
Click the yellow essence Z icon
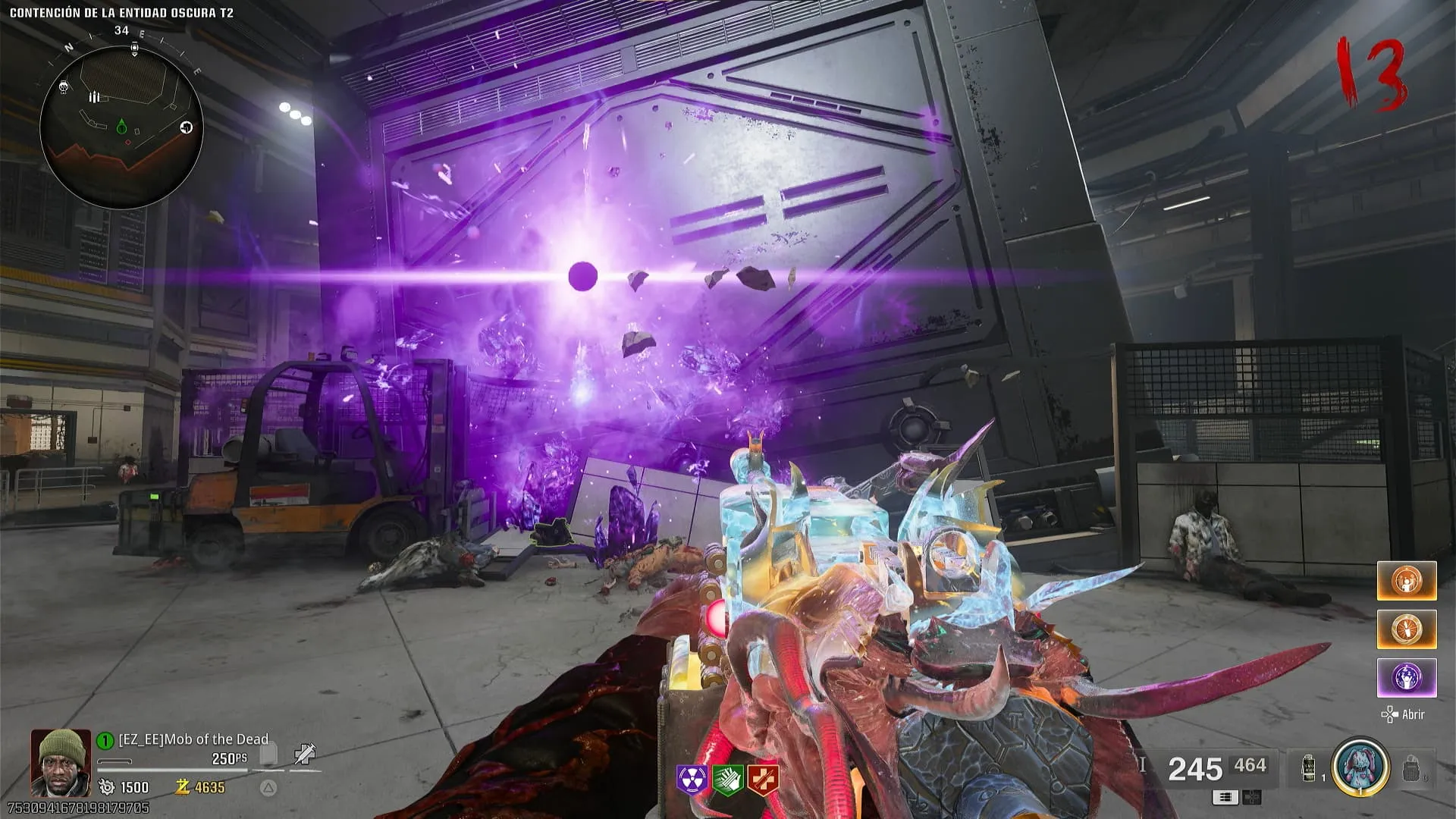point(182,787)
